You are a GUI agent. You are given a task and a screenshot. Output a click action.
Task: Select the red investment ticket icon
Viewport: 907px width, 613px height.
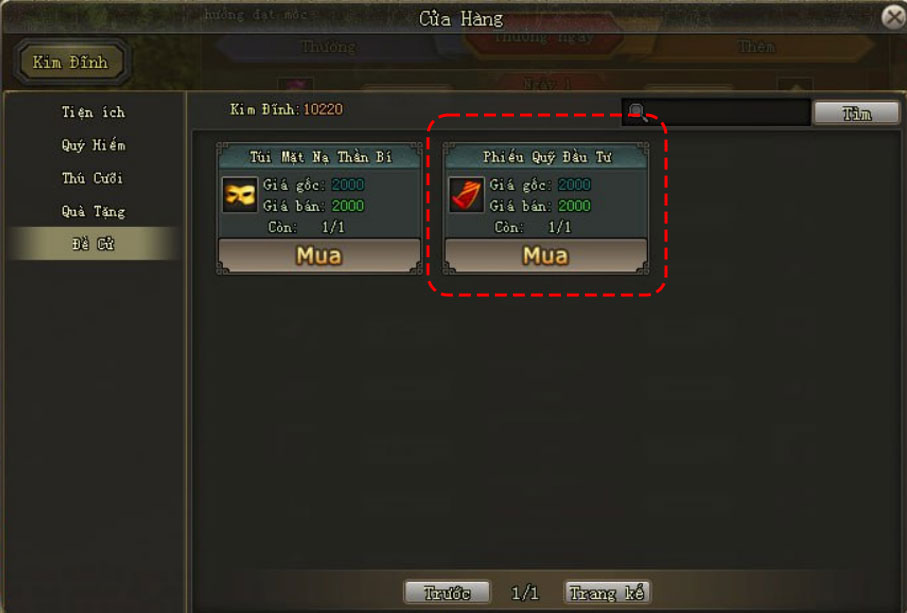click(x=466, y=195)
